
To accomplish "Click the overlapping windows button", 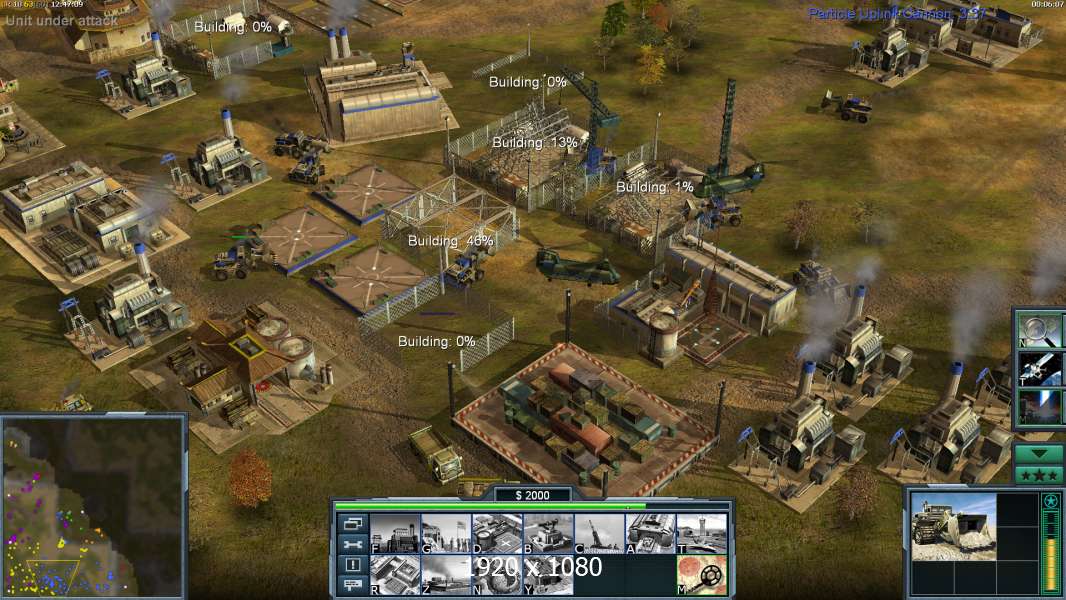I will tap(352, 523).
